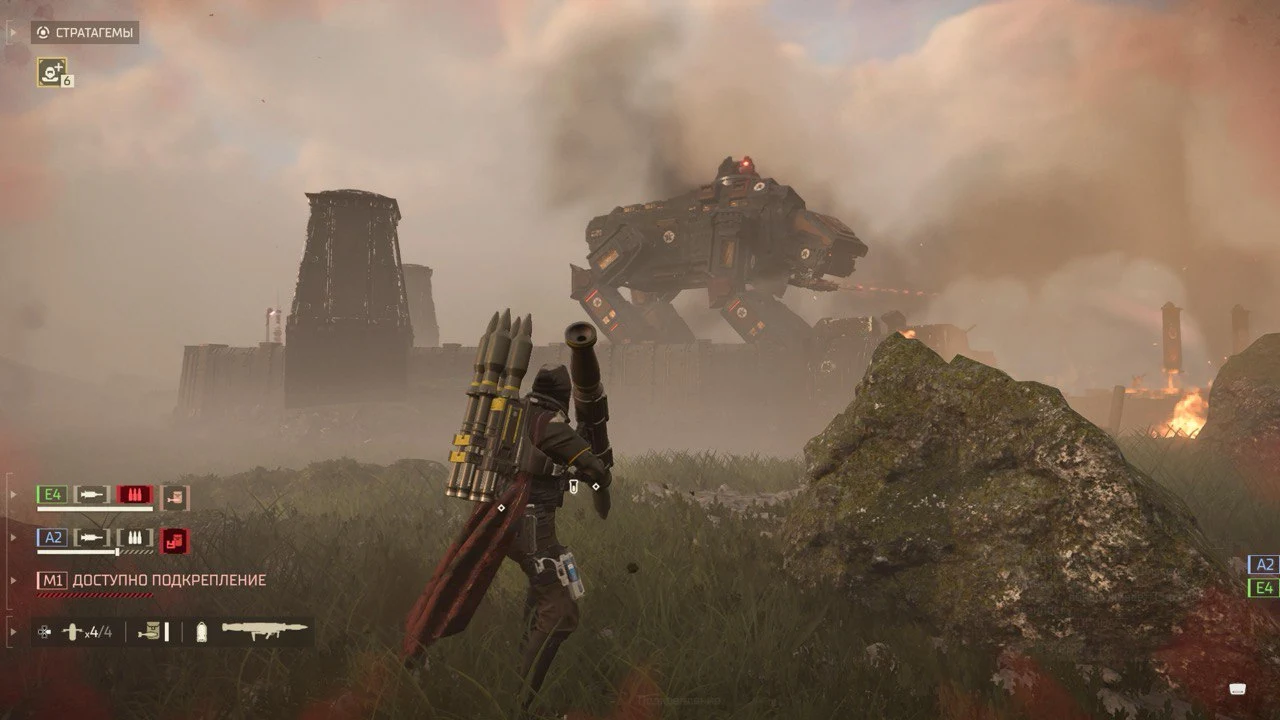Select the Reinforce stratagem icon with counter 6
This screenshot has width=1280, height=720.
click(x=50, y=72)
